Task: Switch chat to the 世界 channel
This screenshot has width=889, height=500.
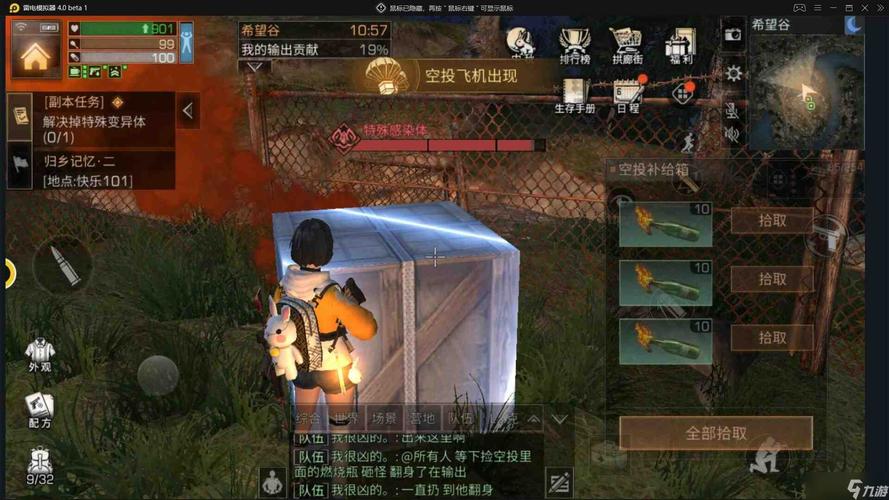Action: pos(346,419)
